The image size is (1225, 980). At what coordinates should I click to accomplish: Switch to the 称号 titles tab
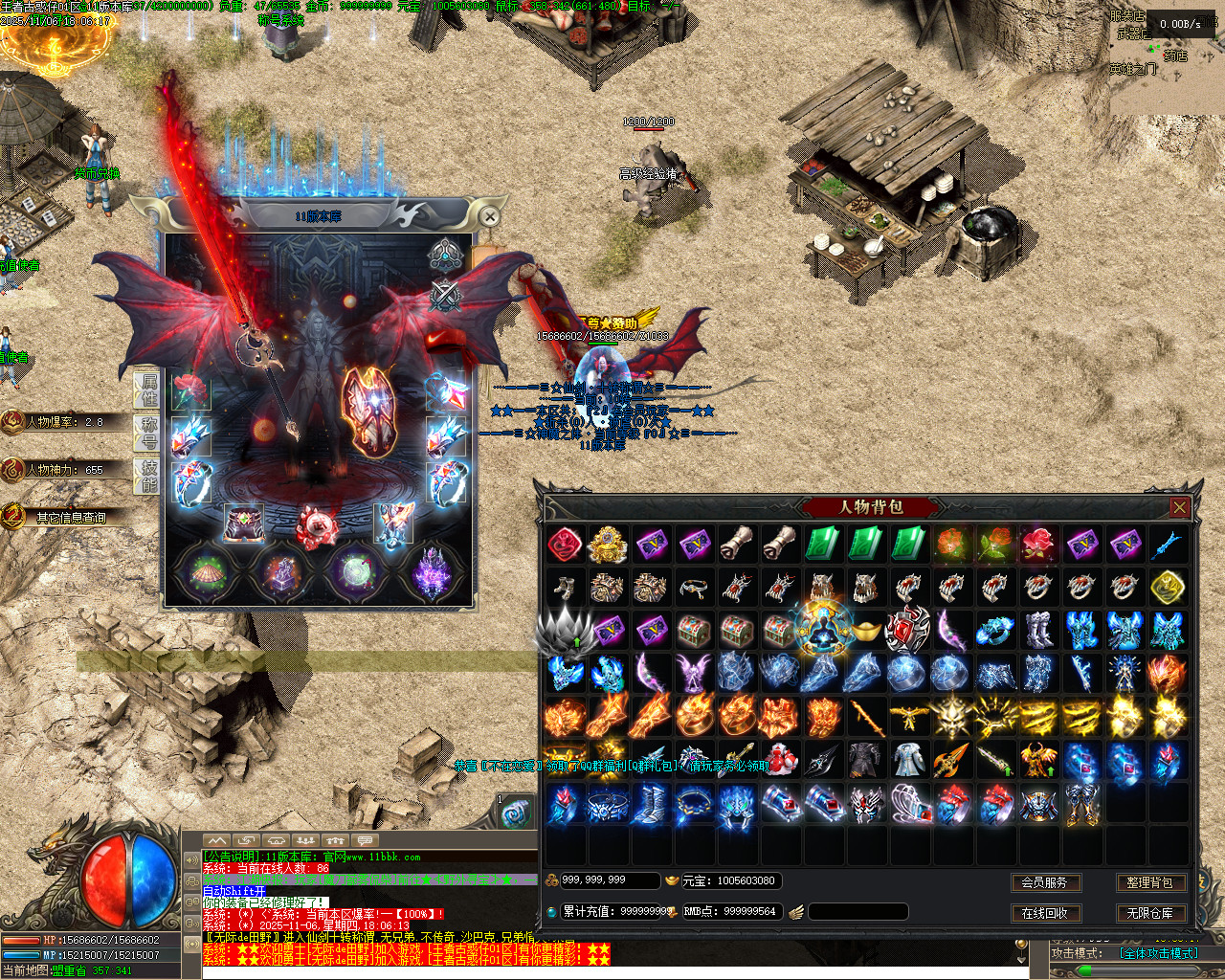[148, 433]
